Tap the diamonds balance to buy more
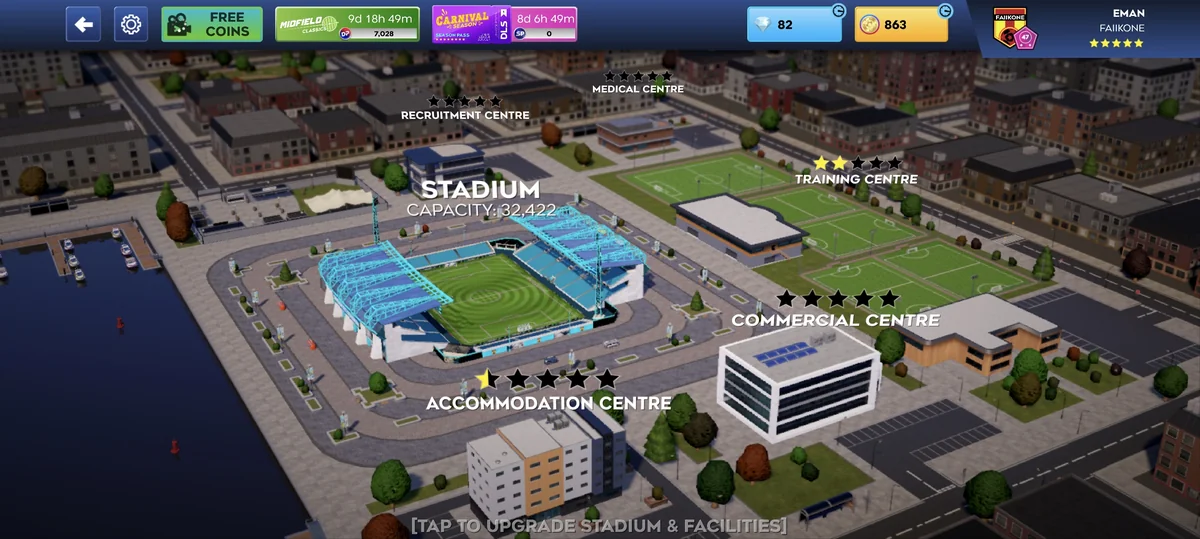Viewport: 1200px width, 539px height. 794,24
